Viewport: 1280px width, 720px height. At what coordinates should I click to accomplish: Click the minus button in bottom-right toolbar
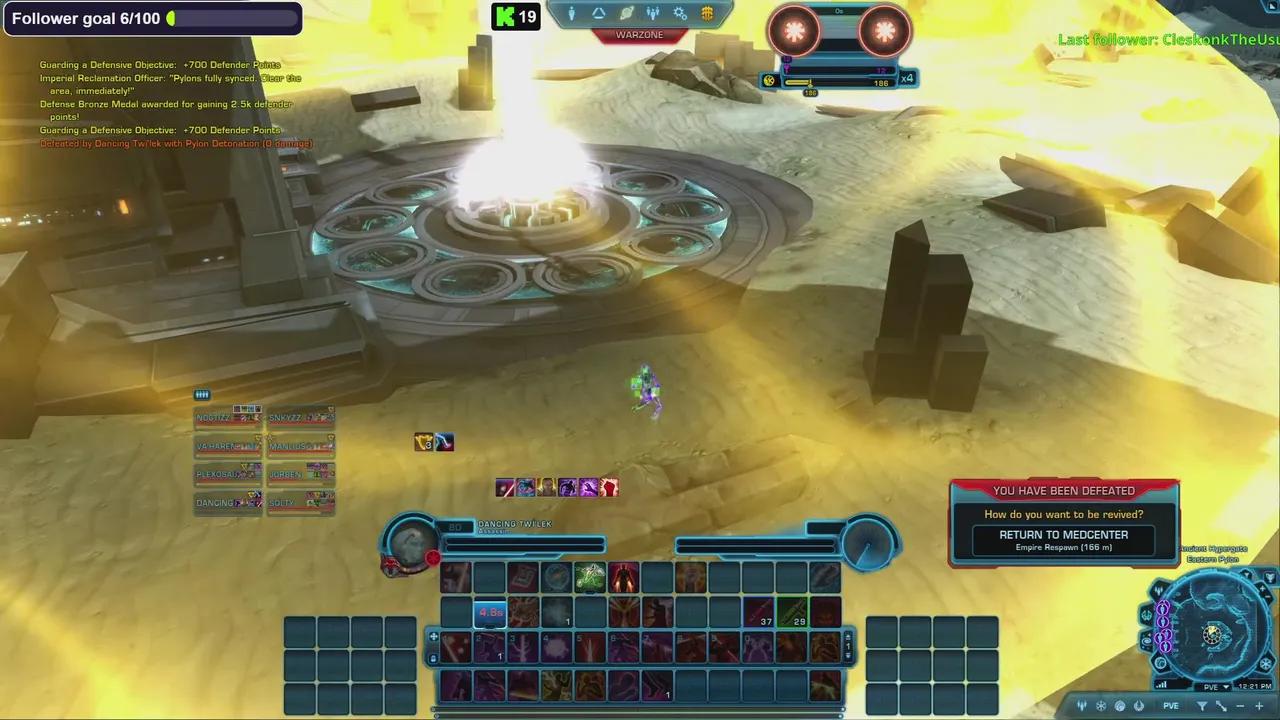click(x=1241, y=706)
